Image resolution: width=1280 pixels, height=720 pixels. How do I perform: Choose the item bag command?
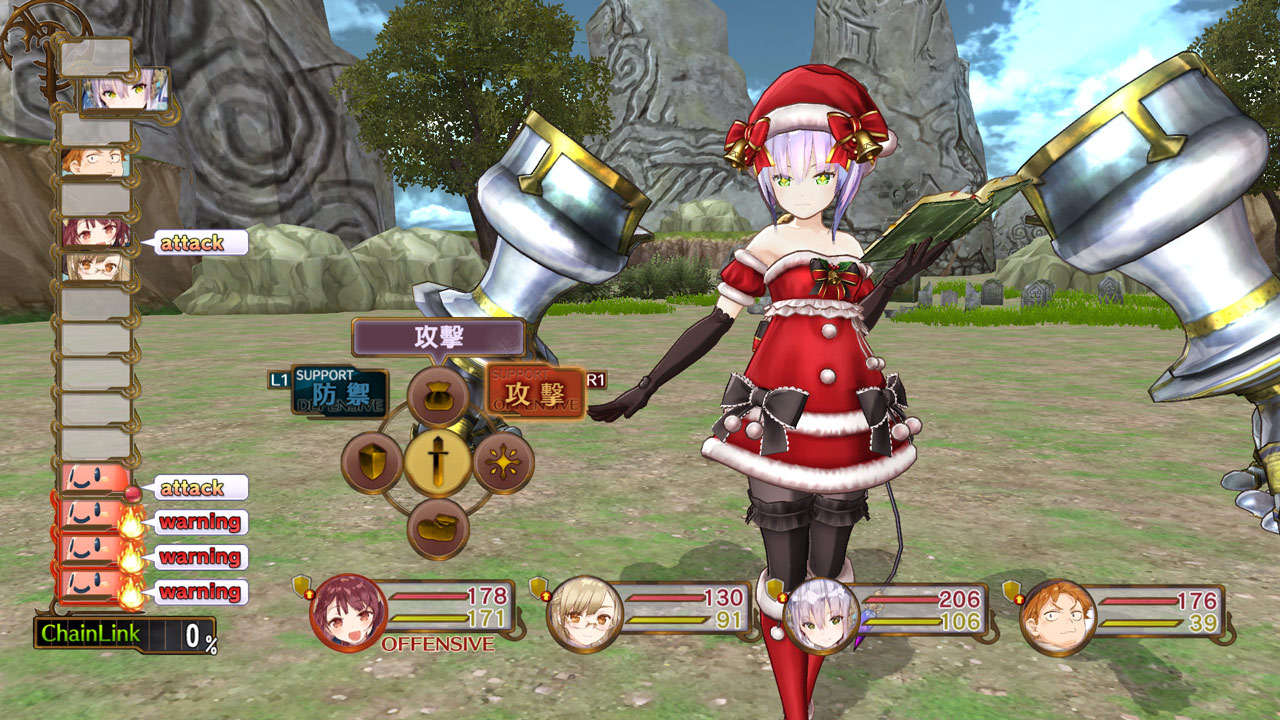click(437, 396)
